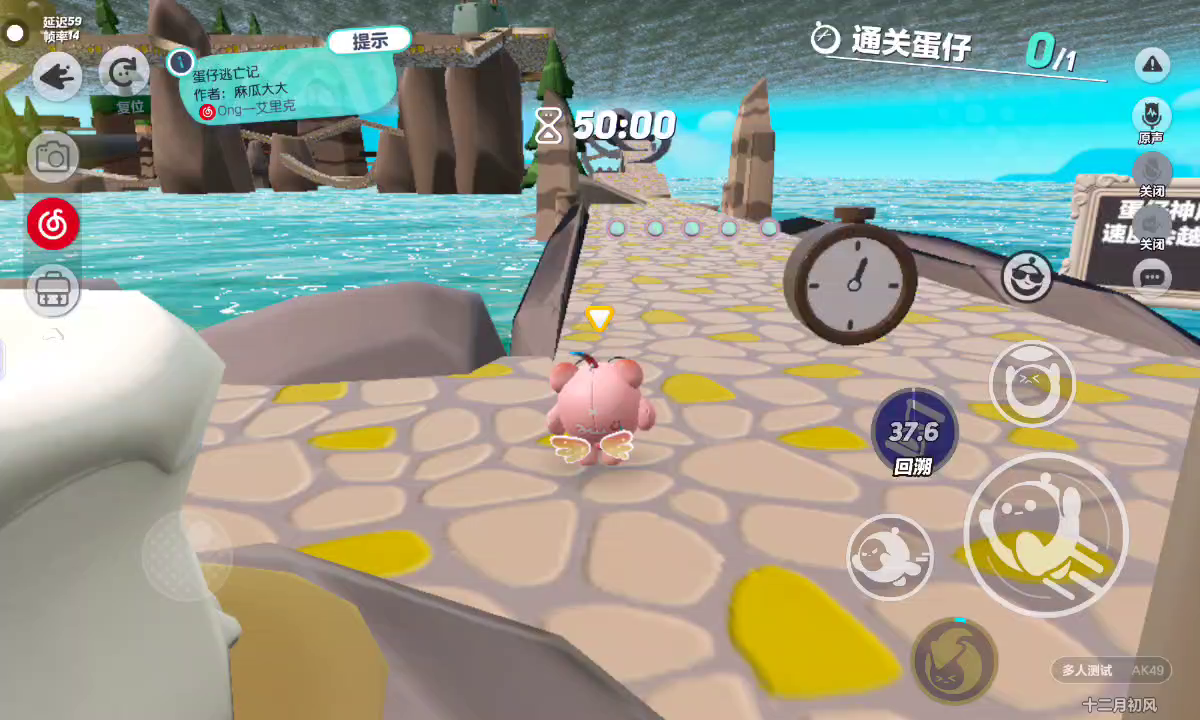Open the briefcase toolbox icon
1200x720 pixels.
click(x=53, y=291)
